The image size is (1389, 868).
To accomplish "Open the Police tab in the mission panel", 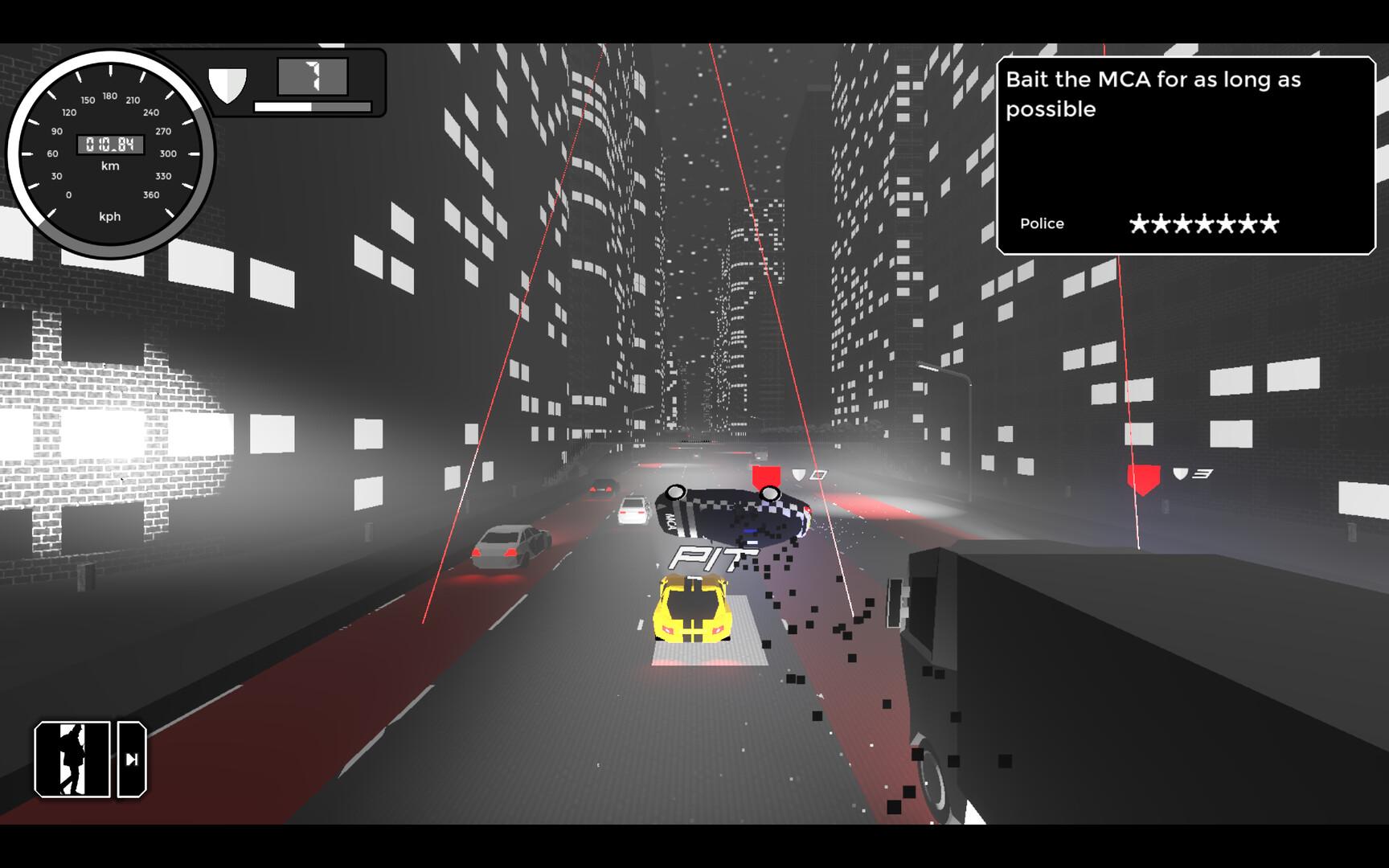I will tap(1042, 223).
